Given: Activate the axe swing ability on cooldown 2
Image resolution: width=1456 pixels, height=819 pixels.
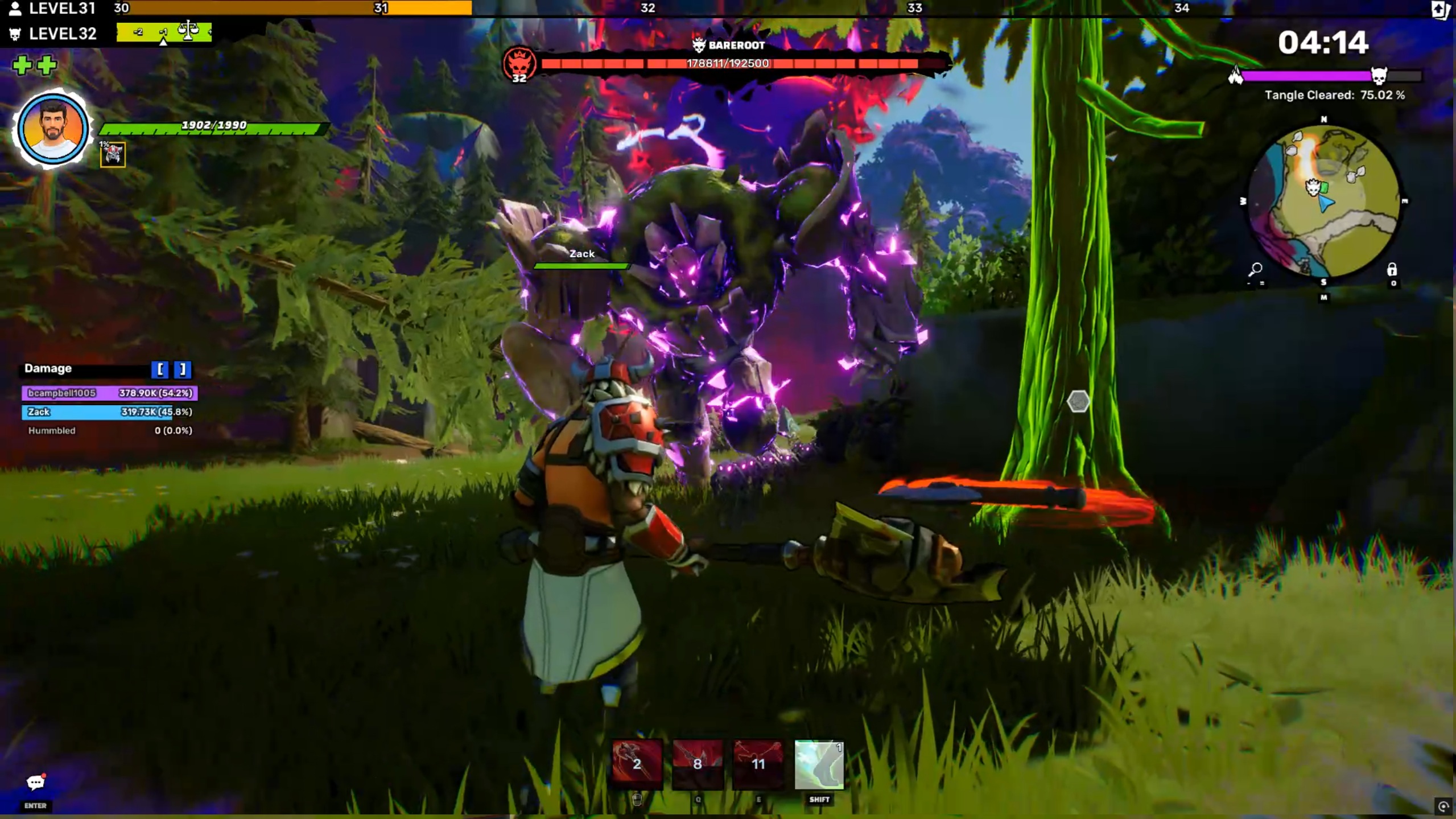Looking at the screenshot, I should click(x=637, y=763).
